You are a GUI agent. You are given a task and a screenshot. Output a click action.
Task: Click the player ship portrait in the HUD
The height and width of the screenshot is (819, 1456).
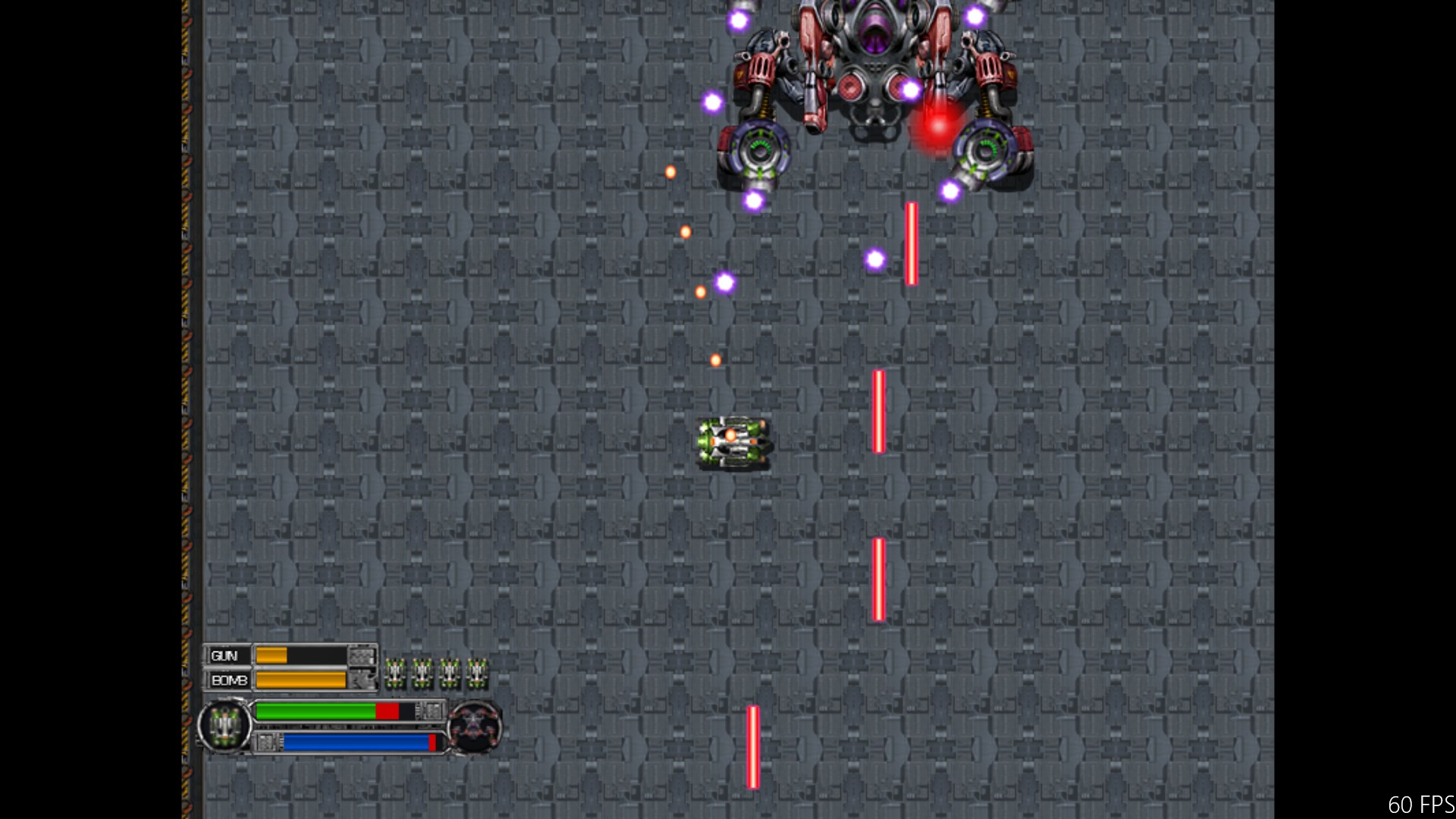pyautogui.click(x=224, y=726)
